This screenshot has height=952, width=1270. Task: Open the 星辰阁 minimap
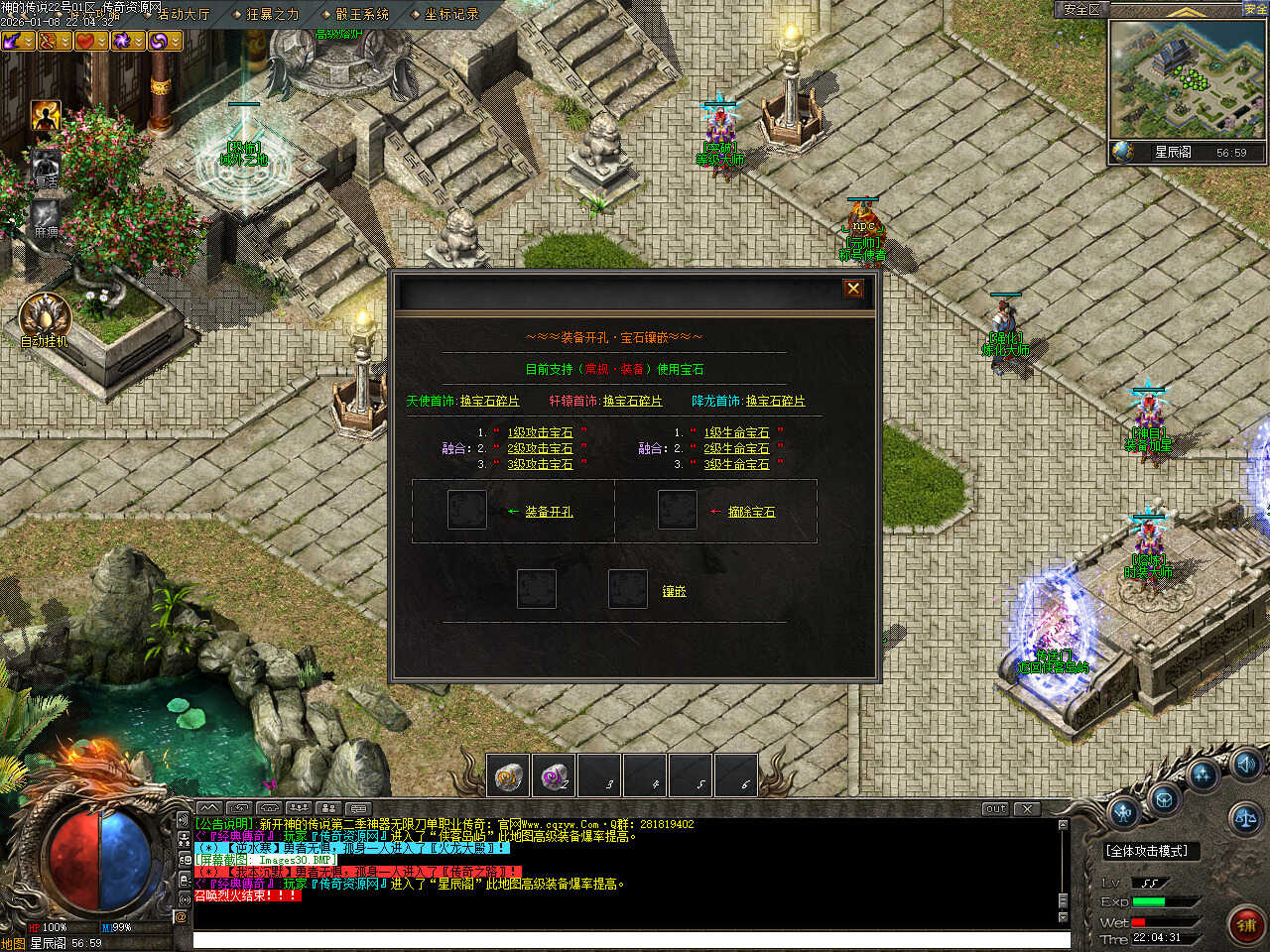1188,80
